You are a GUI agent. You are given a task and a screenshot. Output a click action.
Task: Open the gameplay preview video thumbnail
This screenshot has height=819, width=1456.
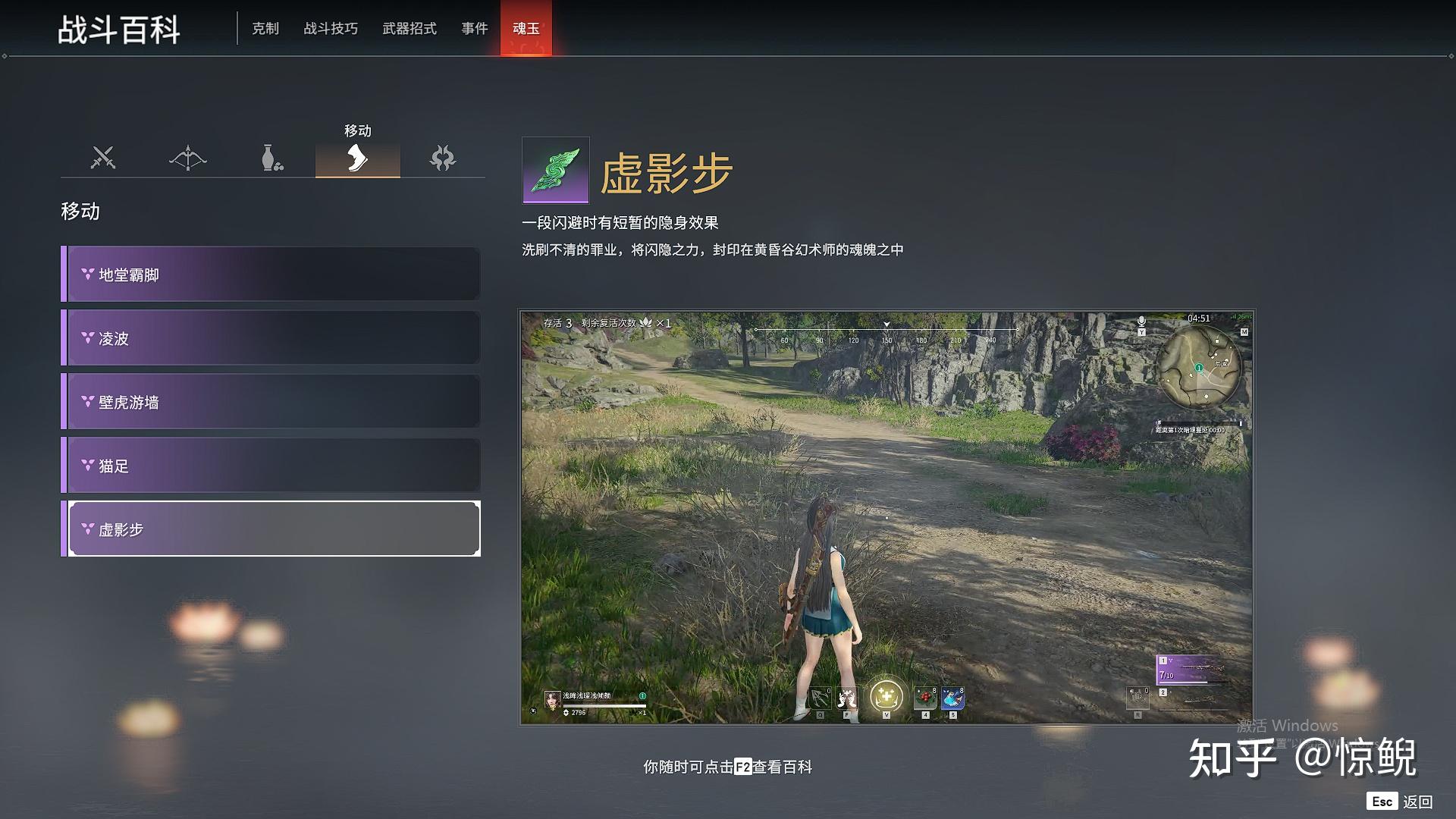tap(886, 517)
